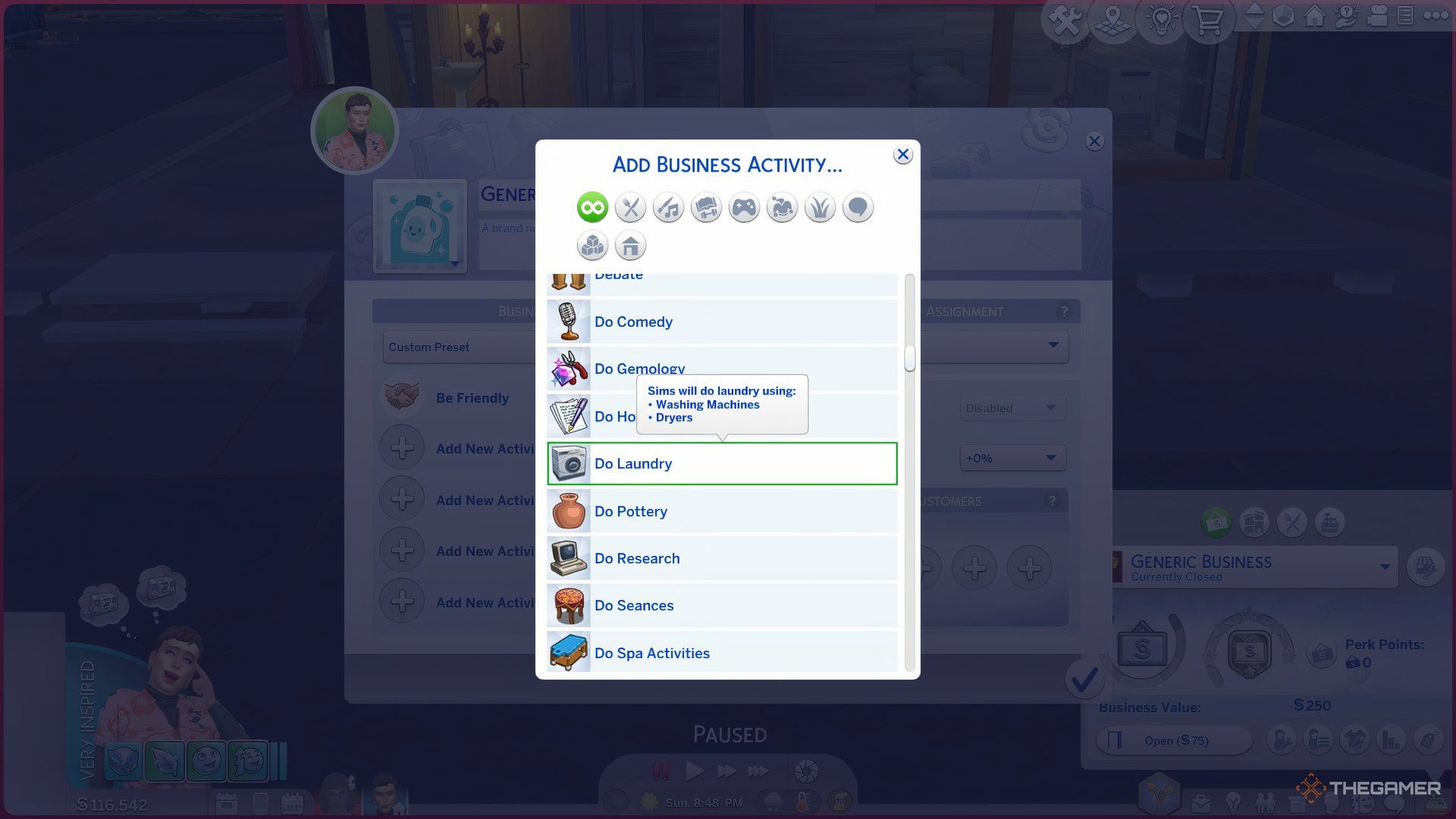Confirm business settings with checkmark button
The height and width of the screenshot is (819, 1456).
pyautogui.click(x=1084, y=680)
